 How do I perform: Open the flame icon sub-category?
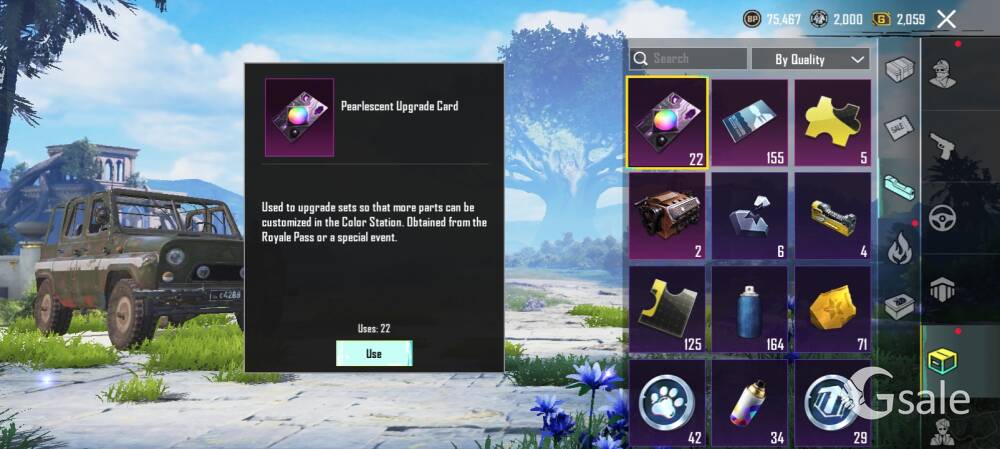pyautogui.click(x=900, y=246)
